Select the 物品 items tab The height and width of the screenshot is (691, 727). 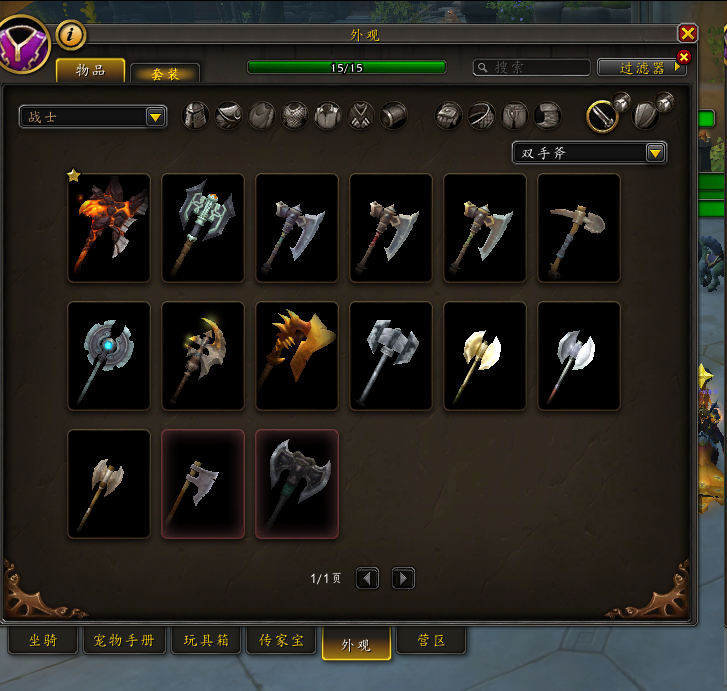click(91, 70)
